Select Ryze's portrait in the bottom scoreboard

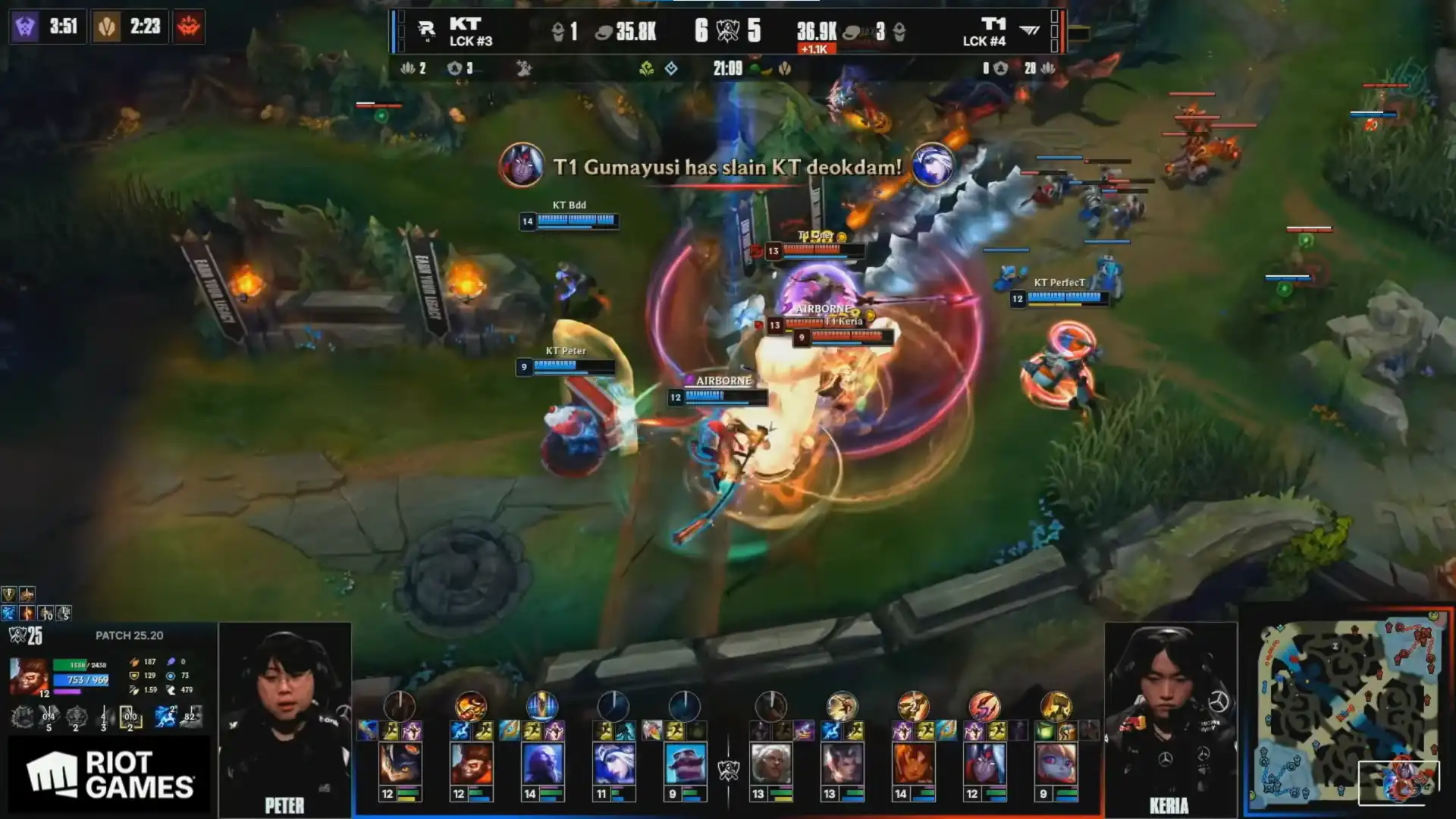pos(542,764)
